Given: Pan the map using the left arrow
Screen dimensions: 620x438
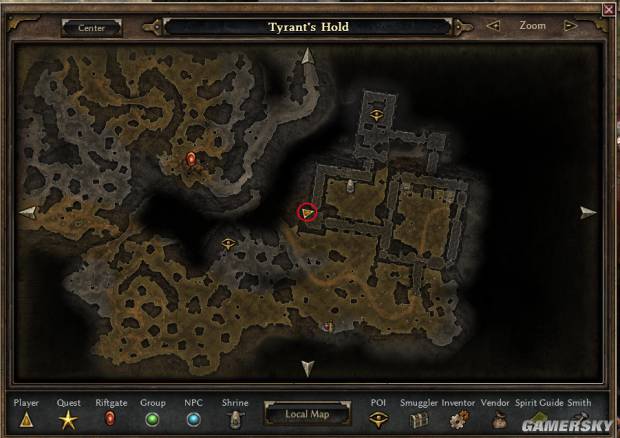Looking at the screenshot, I should pos(28,212).
